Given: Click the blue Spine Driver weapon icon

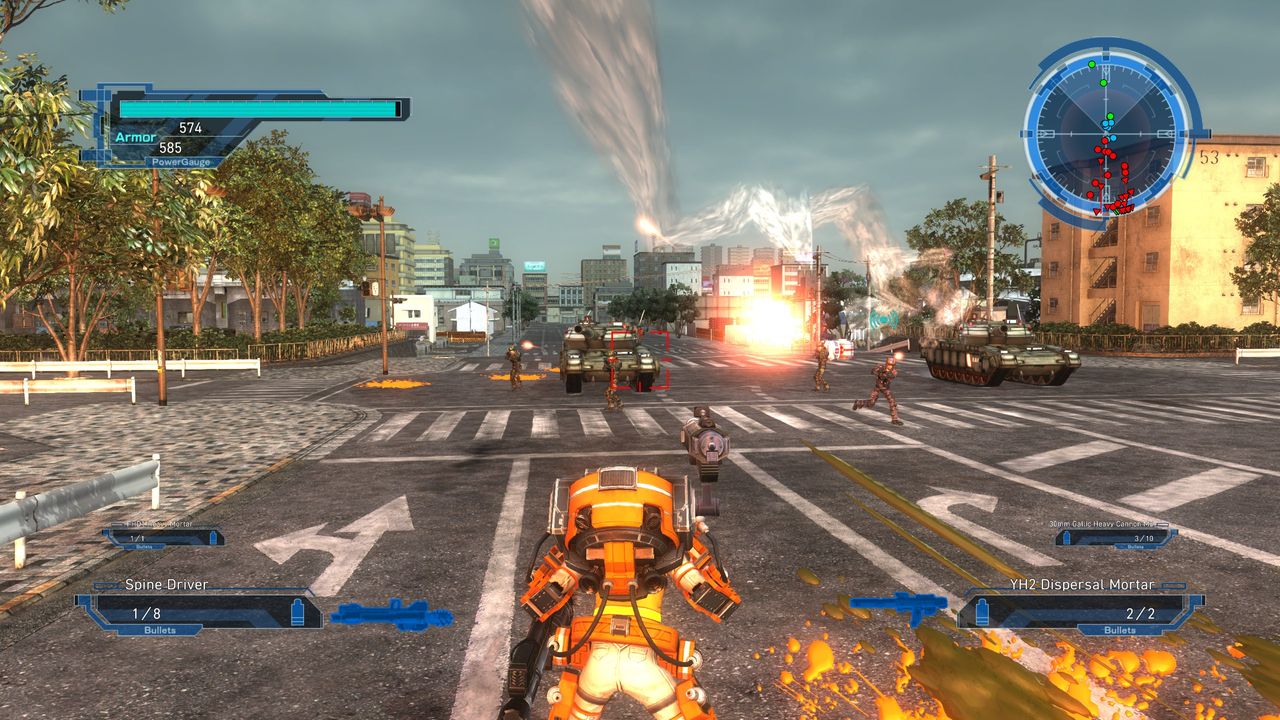Looking at the screenshot, I should (391, 613).
